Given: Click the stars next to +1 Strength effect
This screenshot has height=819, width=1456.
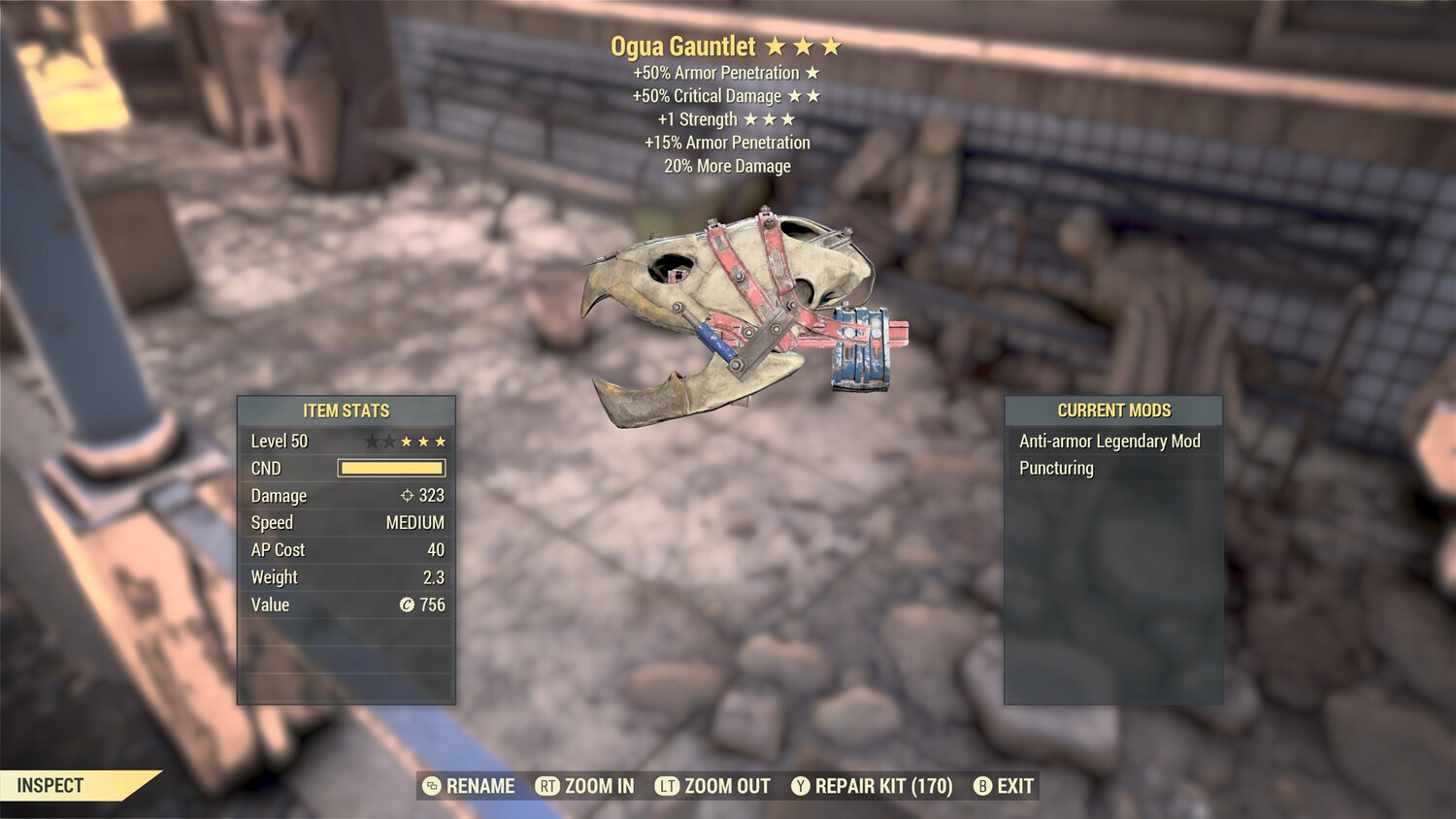Looking at the screenshot, I should (x=770, y=118).
